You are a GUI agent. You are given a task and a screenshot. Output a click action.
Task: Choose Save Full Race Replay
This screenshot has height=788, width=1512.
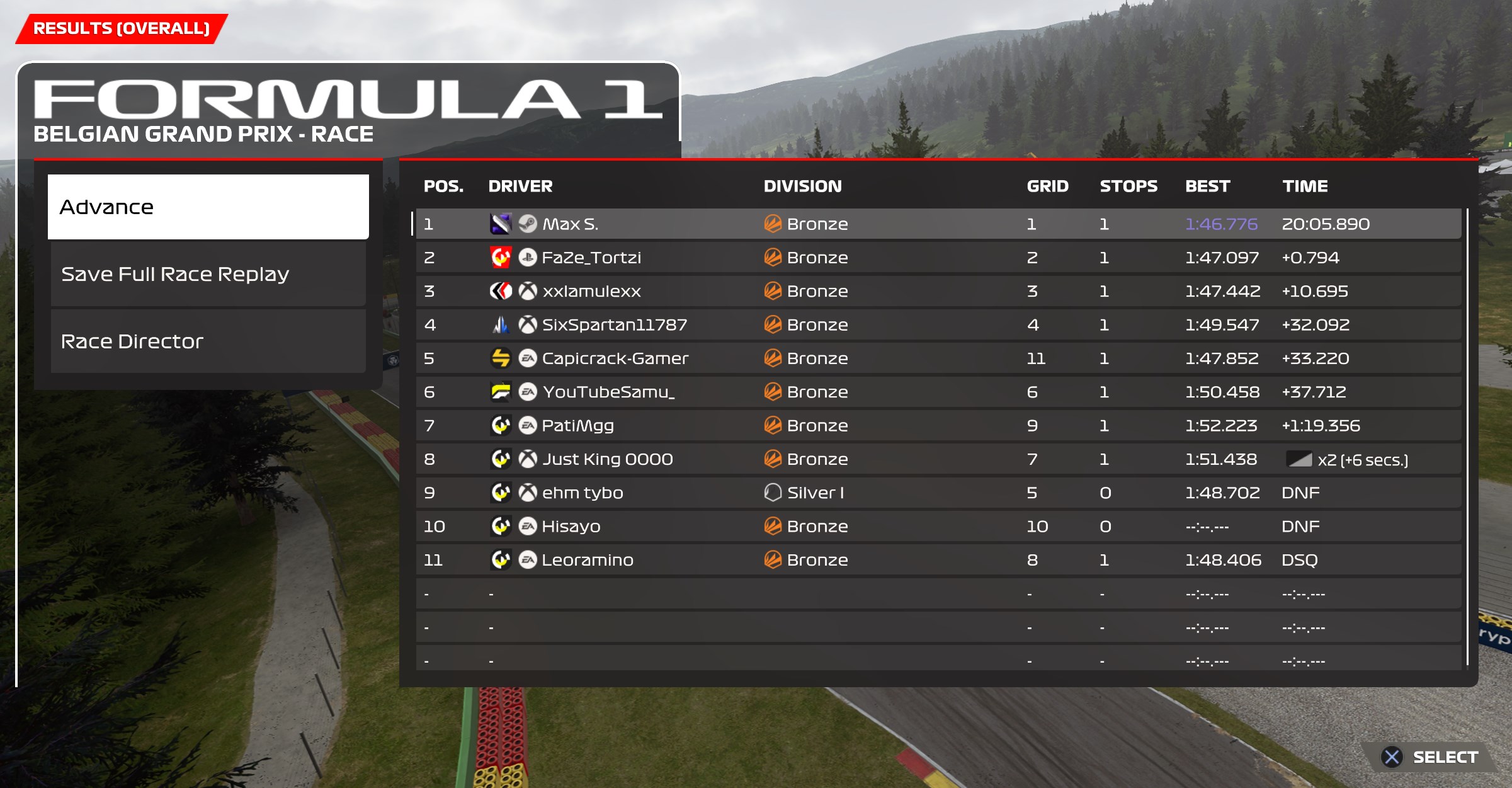(x=208, y=274)
